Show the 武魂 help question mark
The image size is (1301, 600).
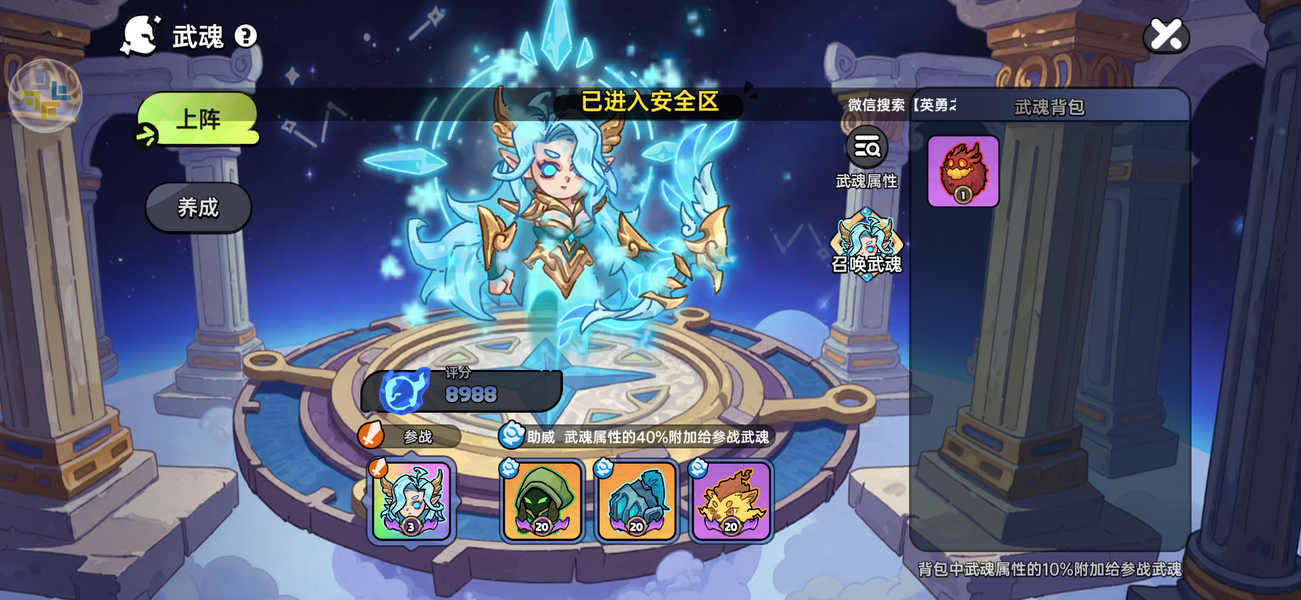click(245, 37)
